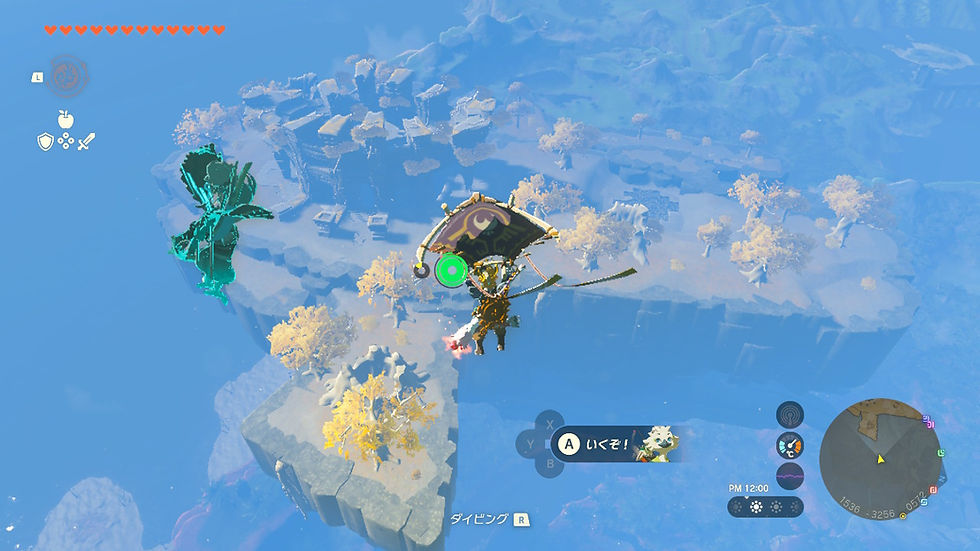Image resolution: width=980 pixels, height=551 pixels.
Task: Click the green shrine marker on minimap edge
Action: [942, 453]
